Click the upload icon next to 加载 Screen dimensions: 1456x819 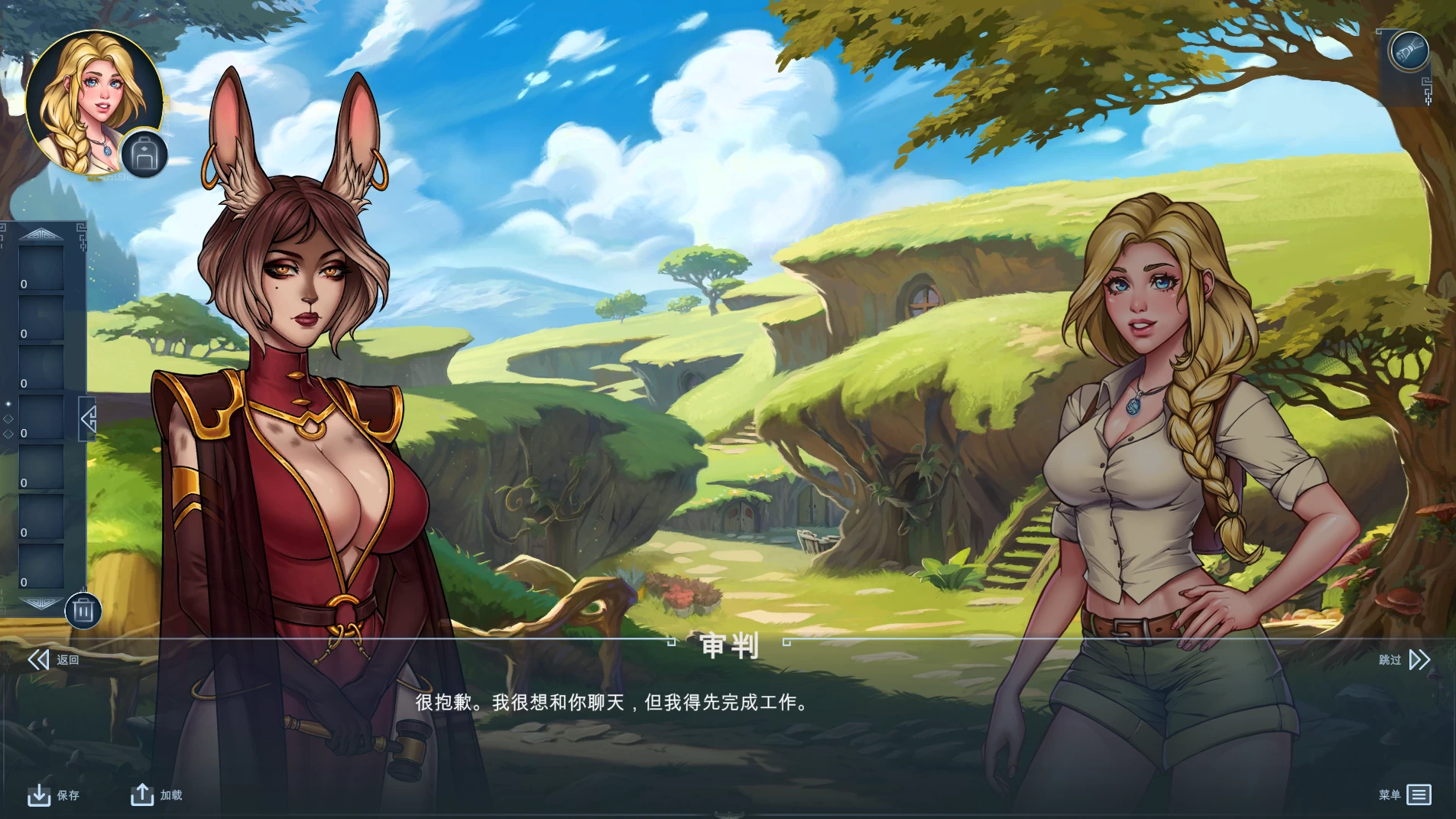click(x=142, y=795)
